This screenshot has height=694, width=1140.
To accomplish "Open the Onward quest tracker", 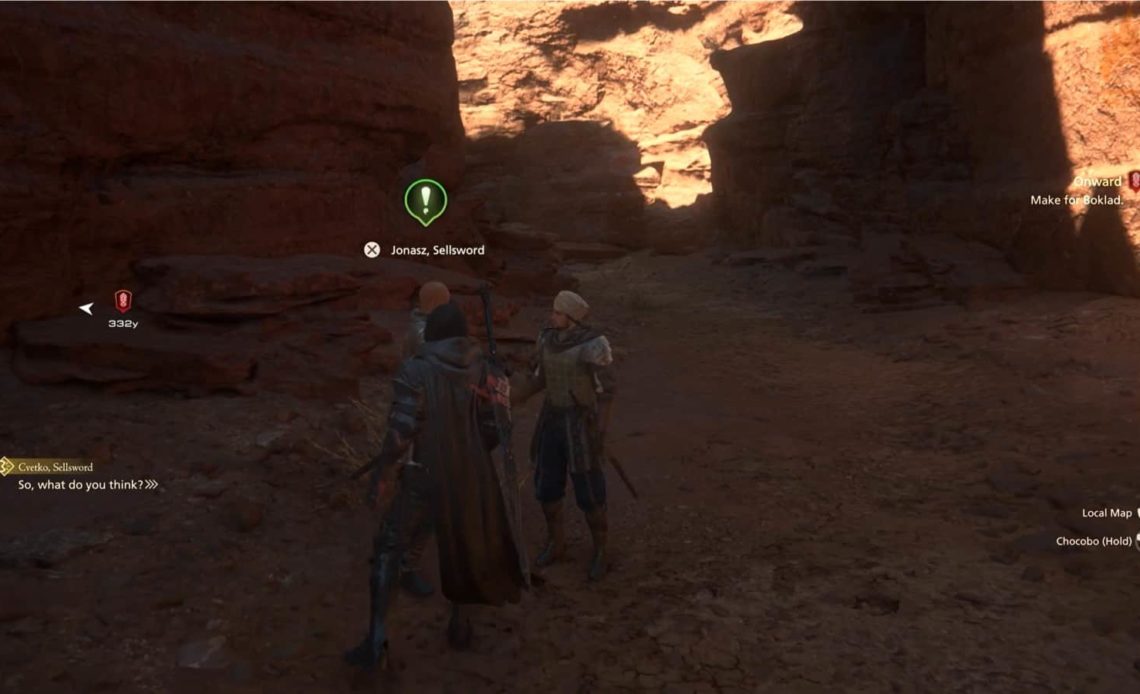I will 1097,182.
